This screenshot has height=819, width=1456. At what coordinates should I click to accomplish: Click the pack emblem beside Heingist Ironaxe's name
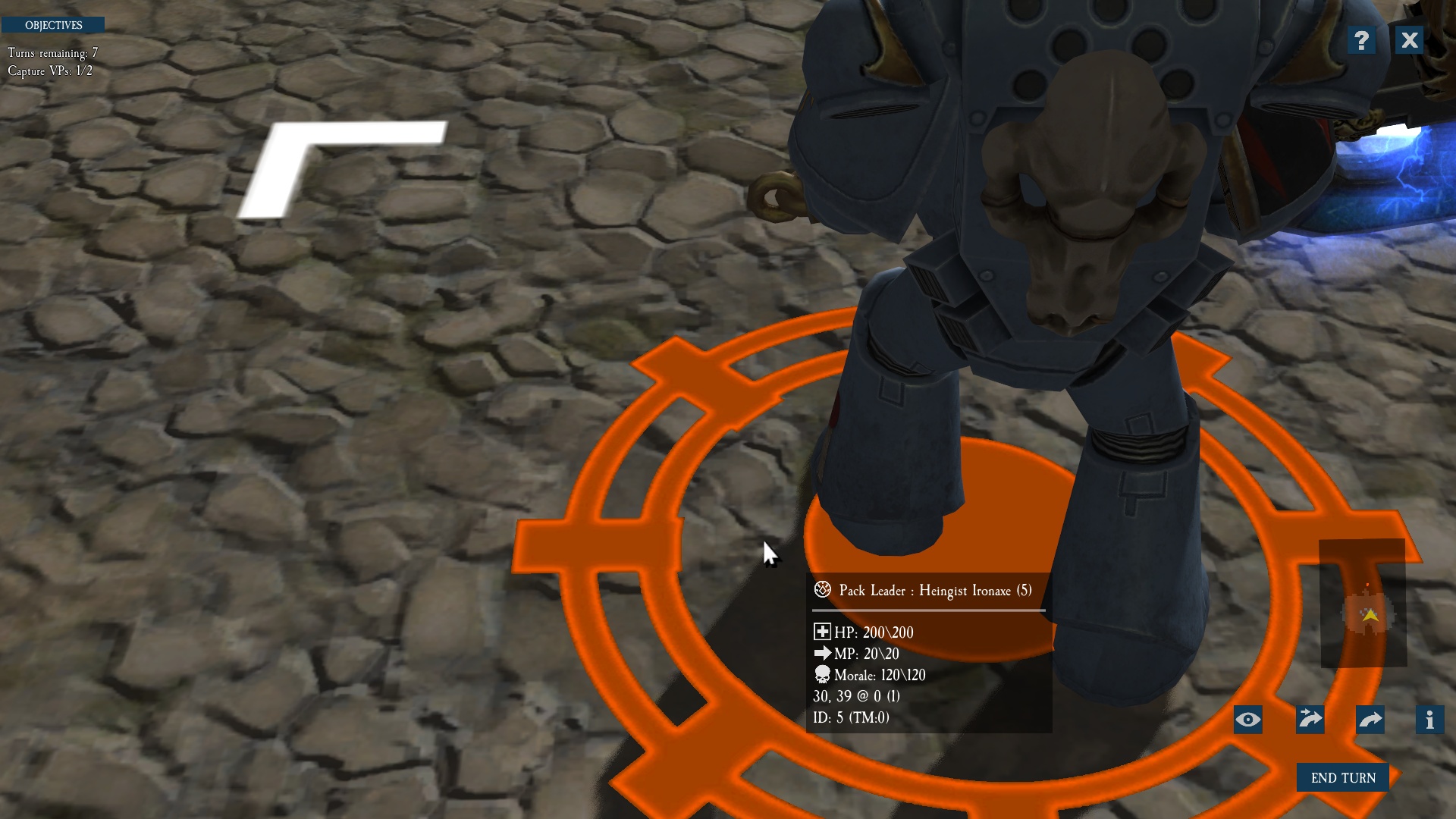(822, 590)
